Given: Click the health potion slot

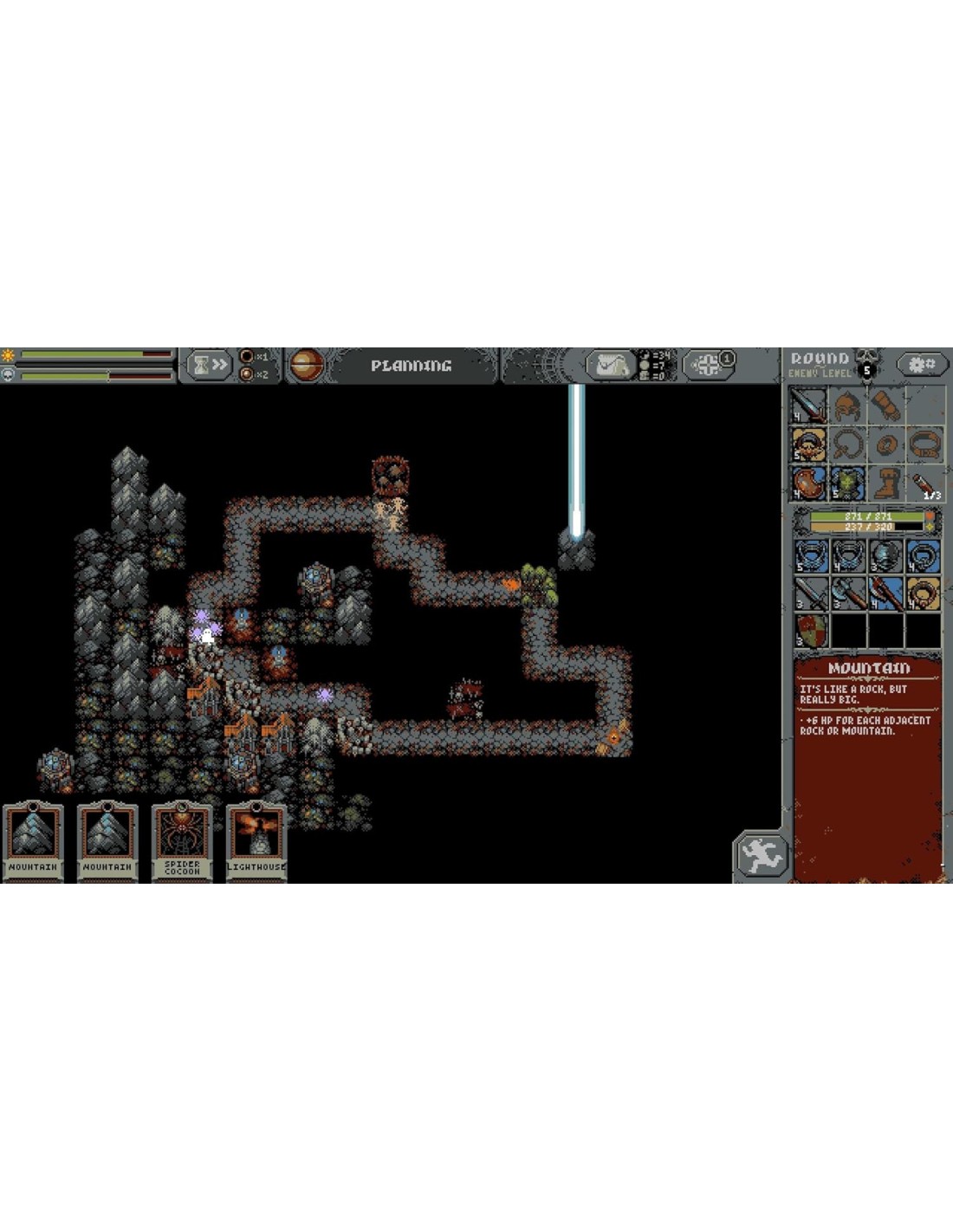Looking at the screenshot, I should coord(924,483).
